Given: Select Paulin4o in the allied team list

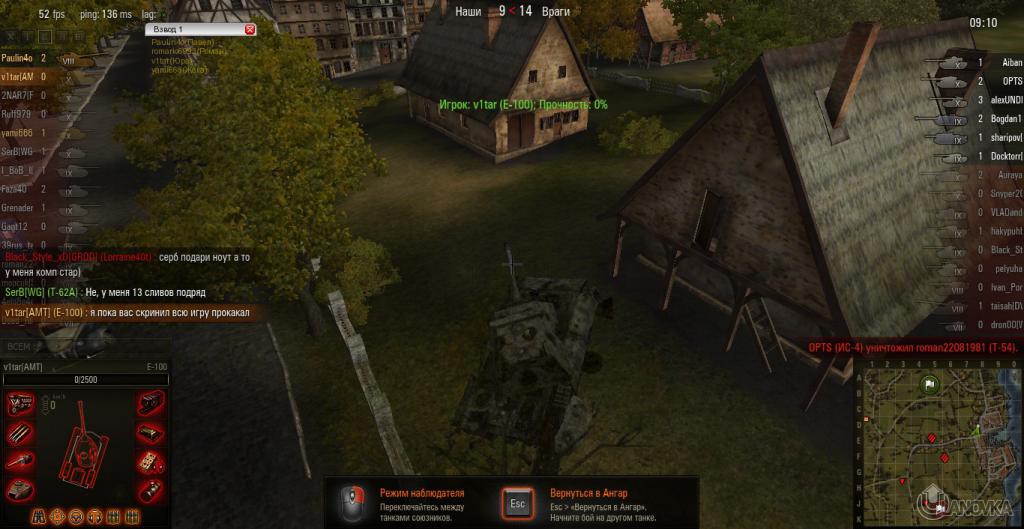Looking at the screenshot, I should [x=19, y=59].
